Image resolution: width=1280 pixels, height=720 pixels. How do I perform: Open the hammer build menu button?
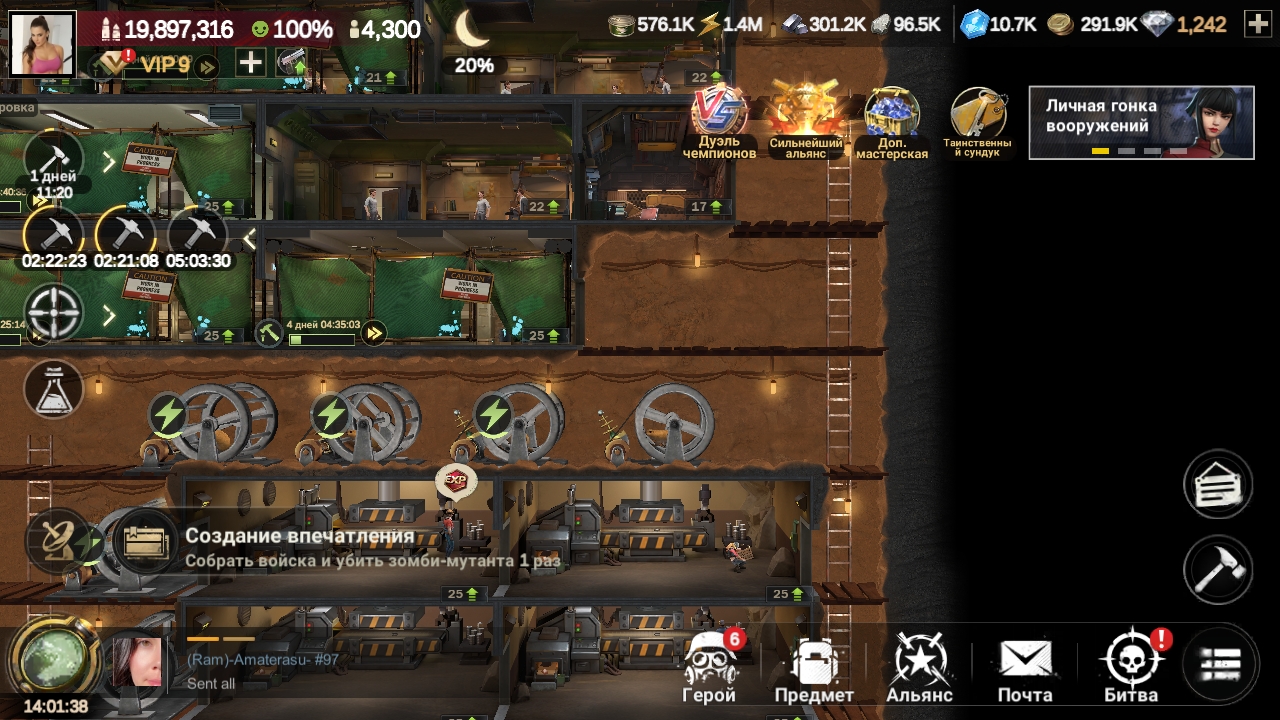pyautogui.click(x=1218, y=570)
